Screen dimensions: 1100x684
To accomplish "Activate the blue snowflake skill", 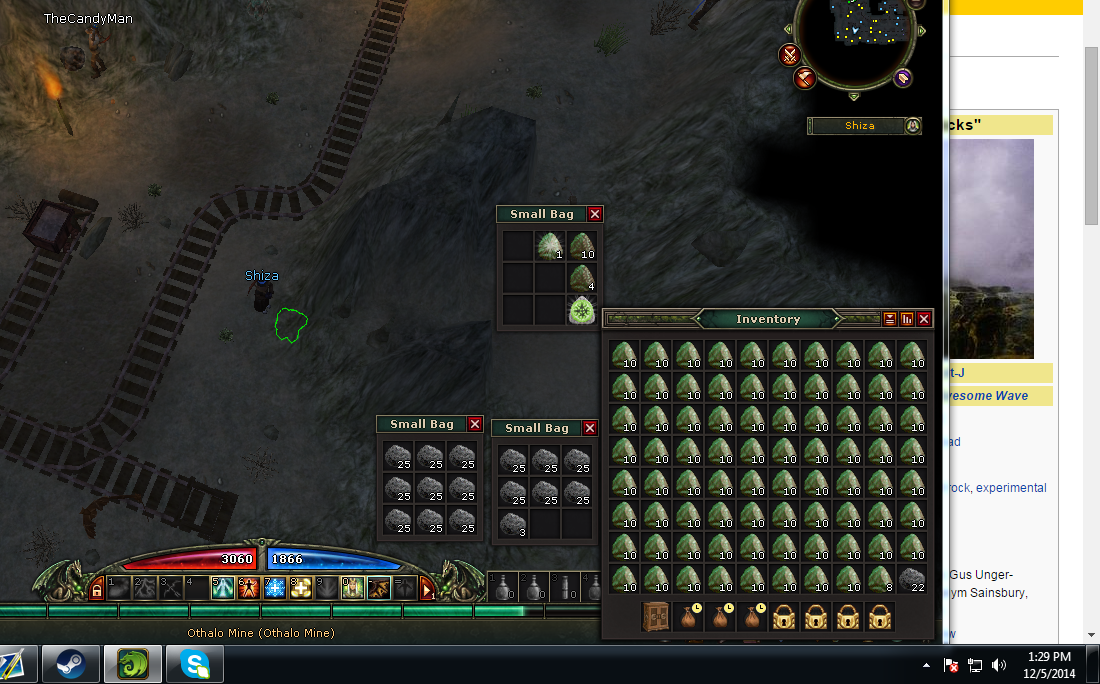I will click(x=274, y=588).
